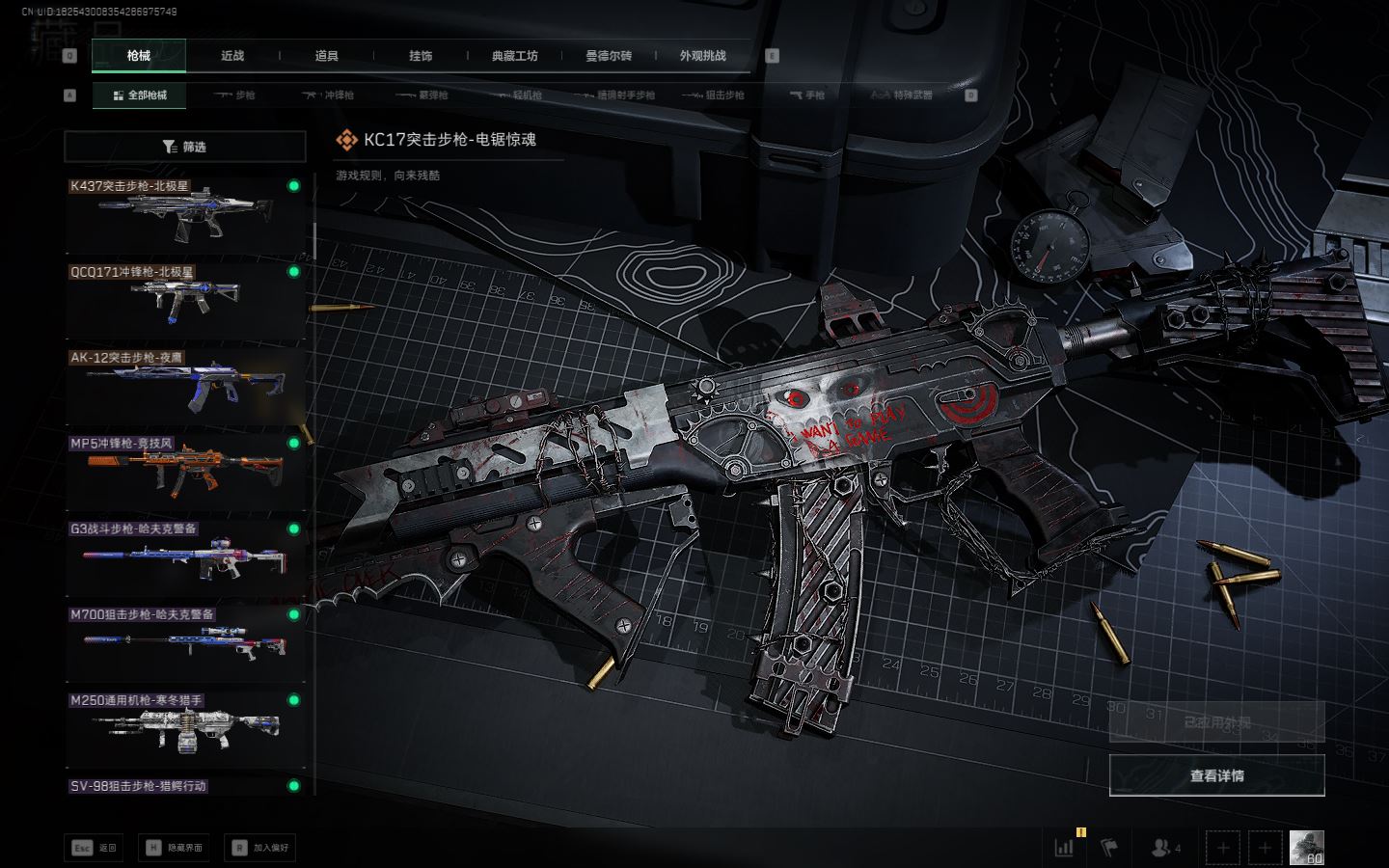Viewport: 1389px width, 868px height.
Task: Select the M700狙击步枪-哈夫克警备 skin
Action: (x=185, y=642)
